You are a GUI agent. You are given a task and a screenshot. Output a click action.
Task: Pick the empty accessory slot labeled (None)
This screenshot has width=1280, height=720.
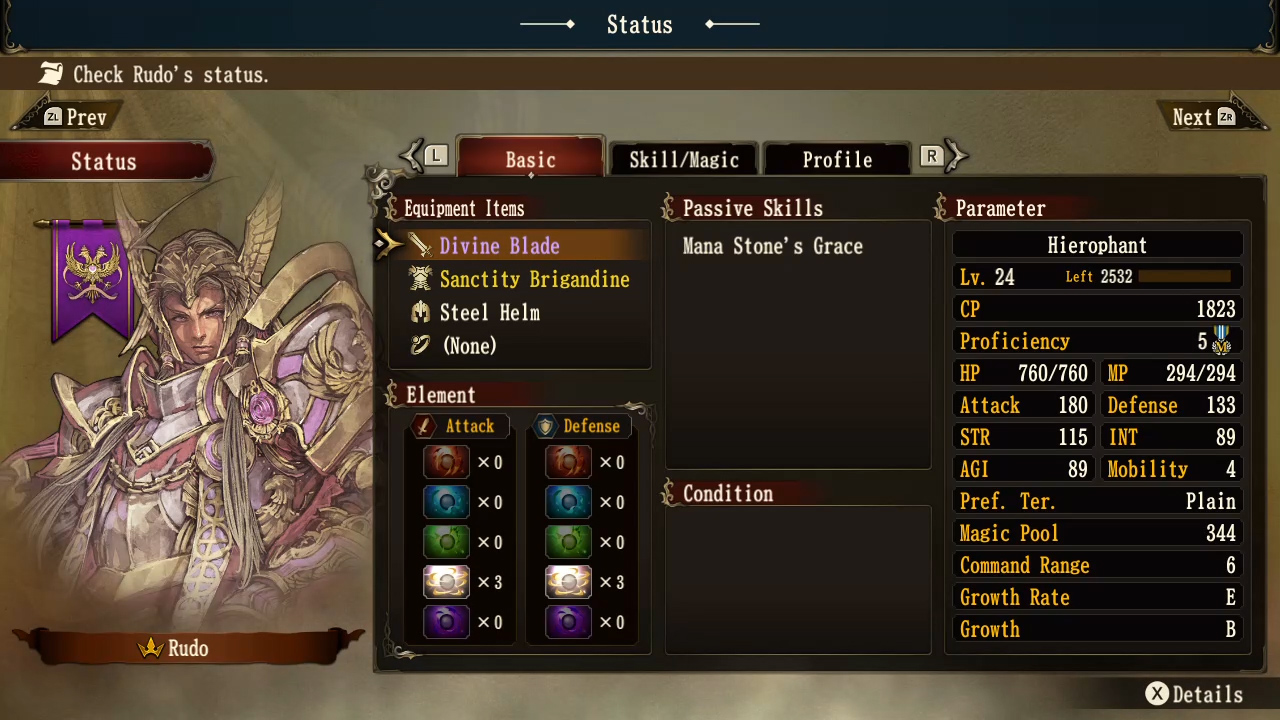pyautogui.click(x=469, y=345)
